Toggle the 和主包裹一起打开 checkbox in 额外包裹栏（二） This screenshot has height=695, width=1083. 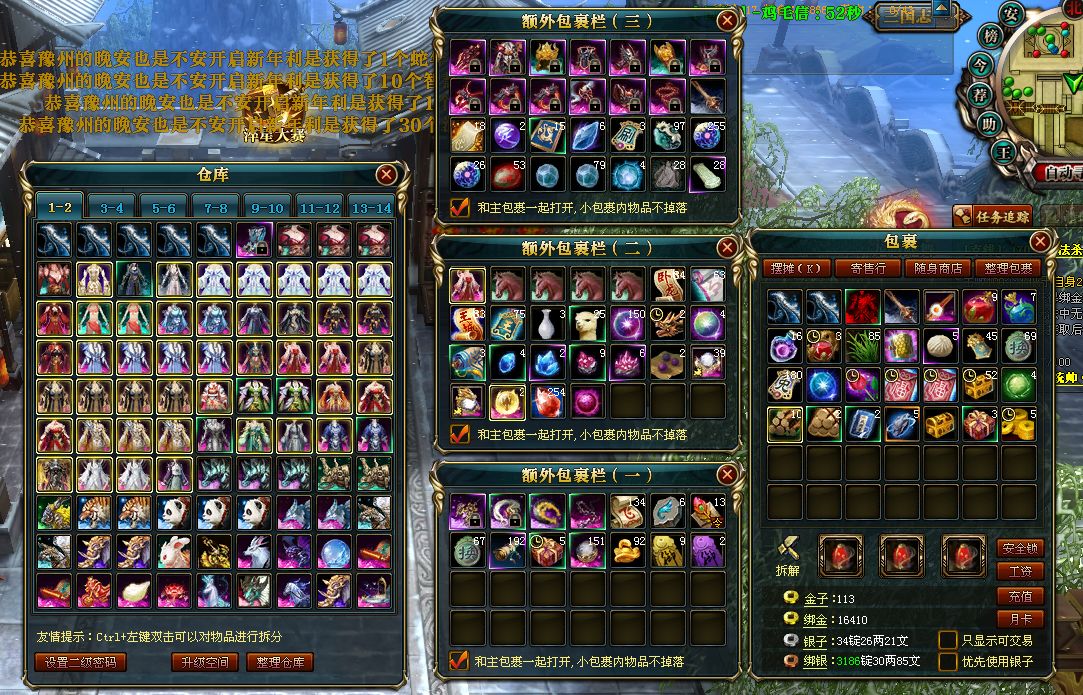coord(460,434)
